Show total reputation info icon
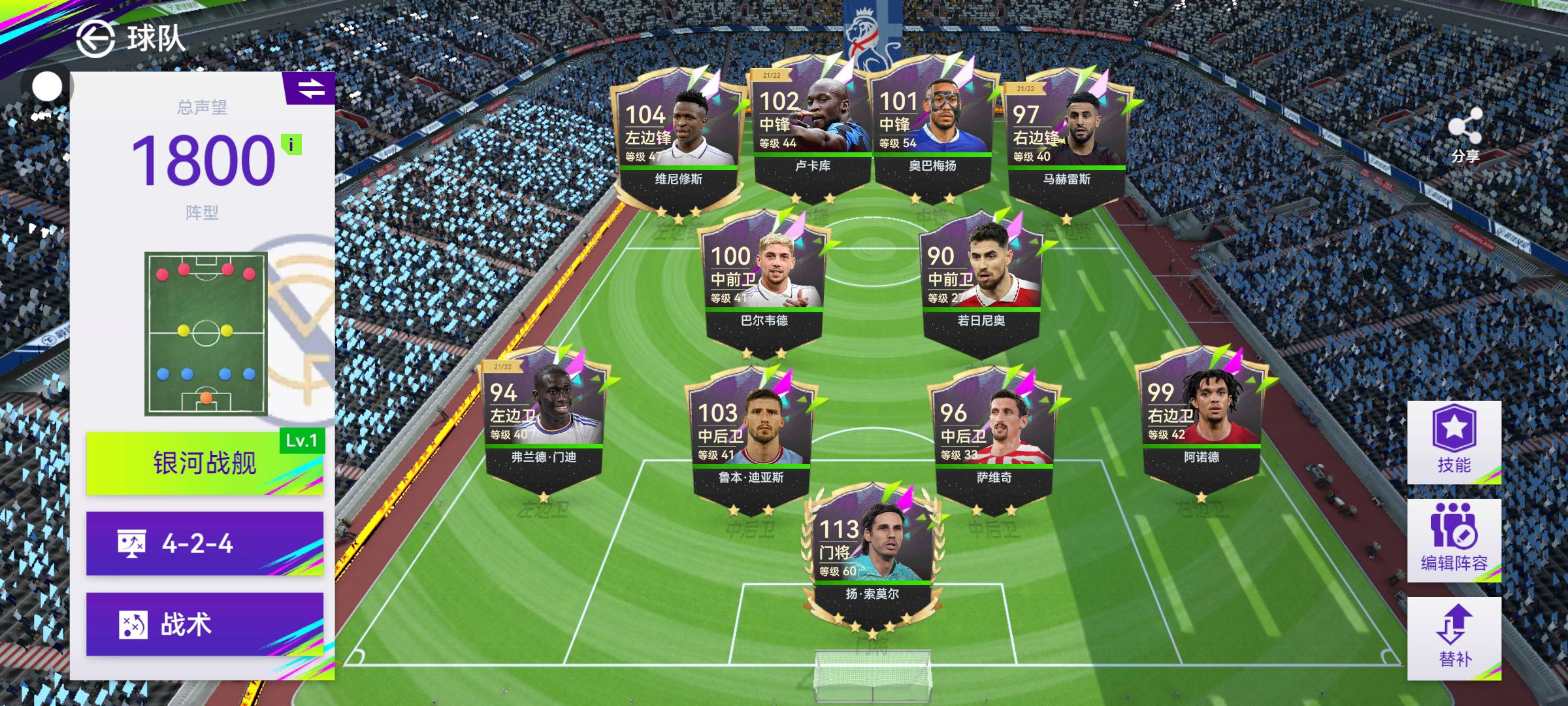Screen dimensions: 1568x706 click(291, 144)
